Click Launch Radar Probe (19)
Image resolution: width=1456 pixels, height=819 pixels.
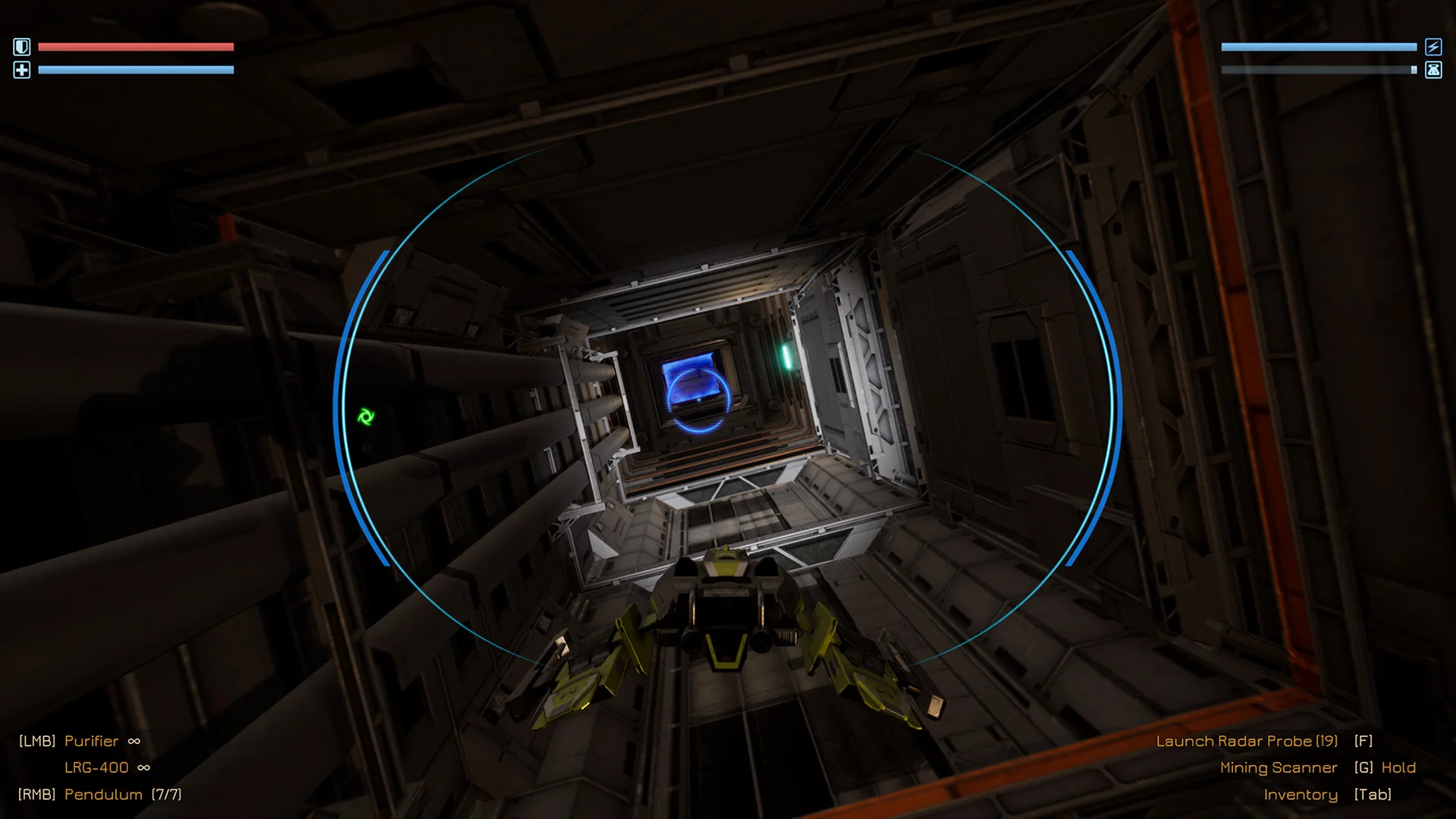click(1247, 741)
